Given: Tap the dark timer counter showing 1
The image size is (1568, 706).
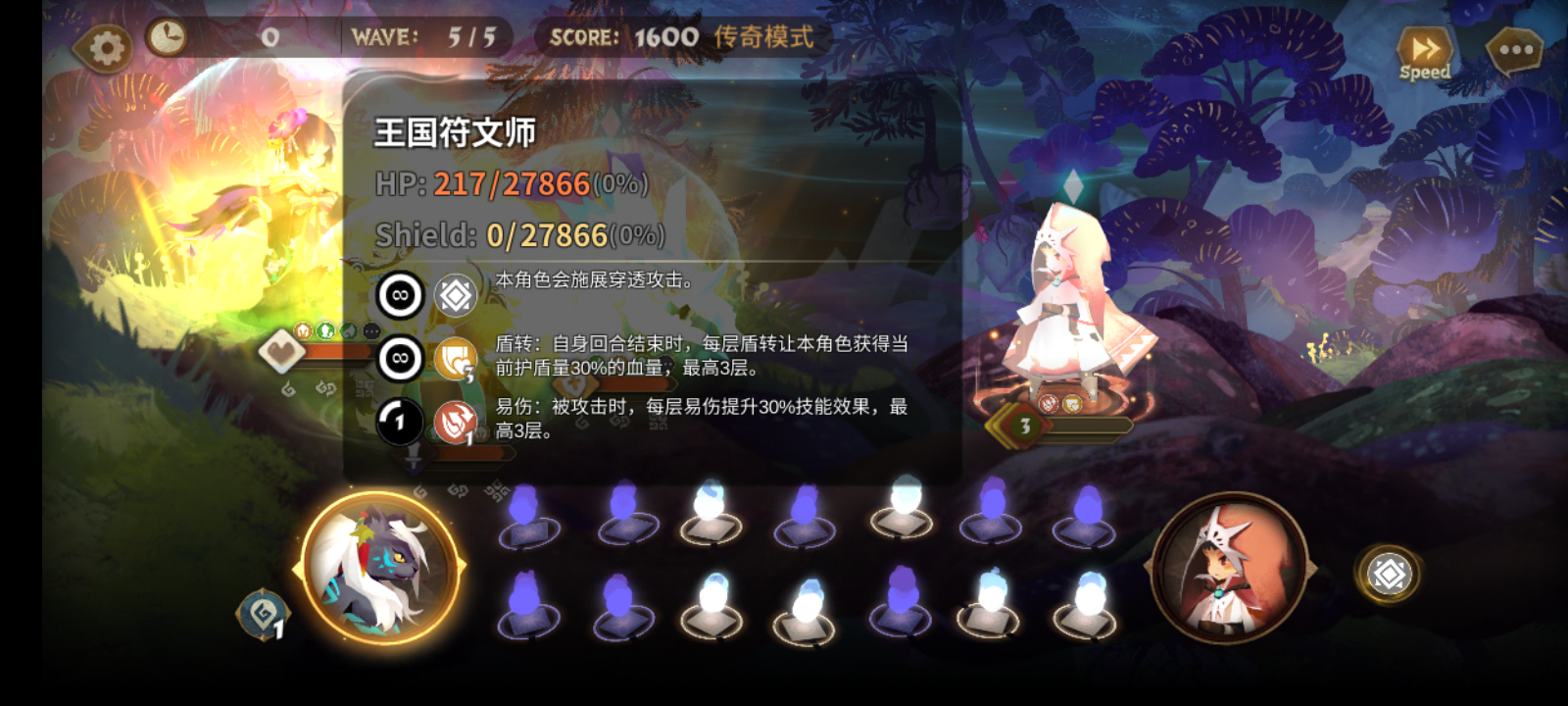Looking at the screenshot, I should tap(400, 422).
